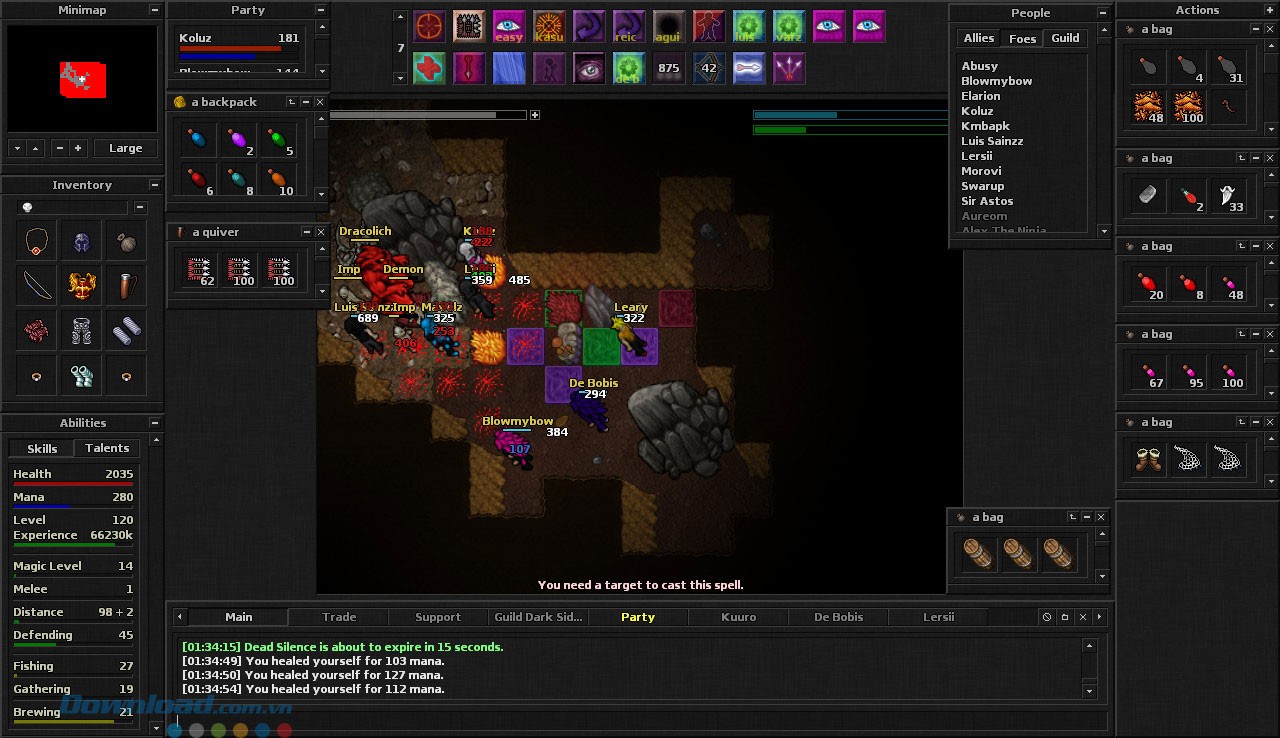Switch to the Support chat tab

[x=438, y=617]
